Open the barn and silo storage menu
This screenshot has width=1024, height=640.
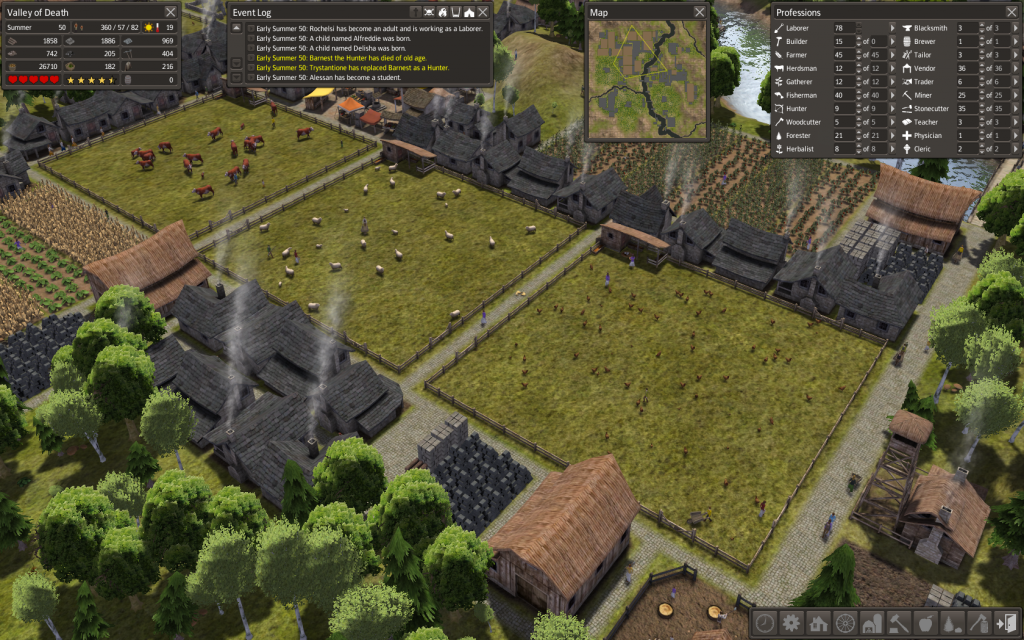[871, 622]
